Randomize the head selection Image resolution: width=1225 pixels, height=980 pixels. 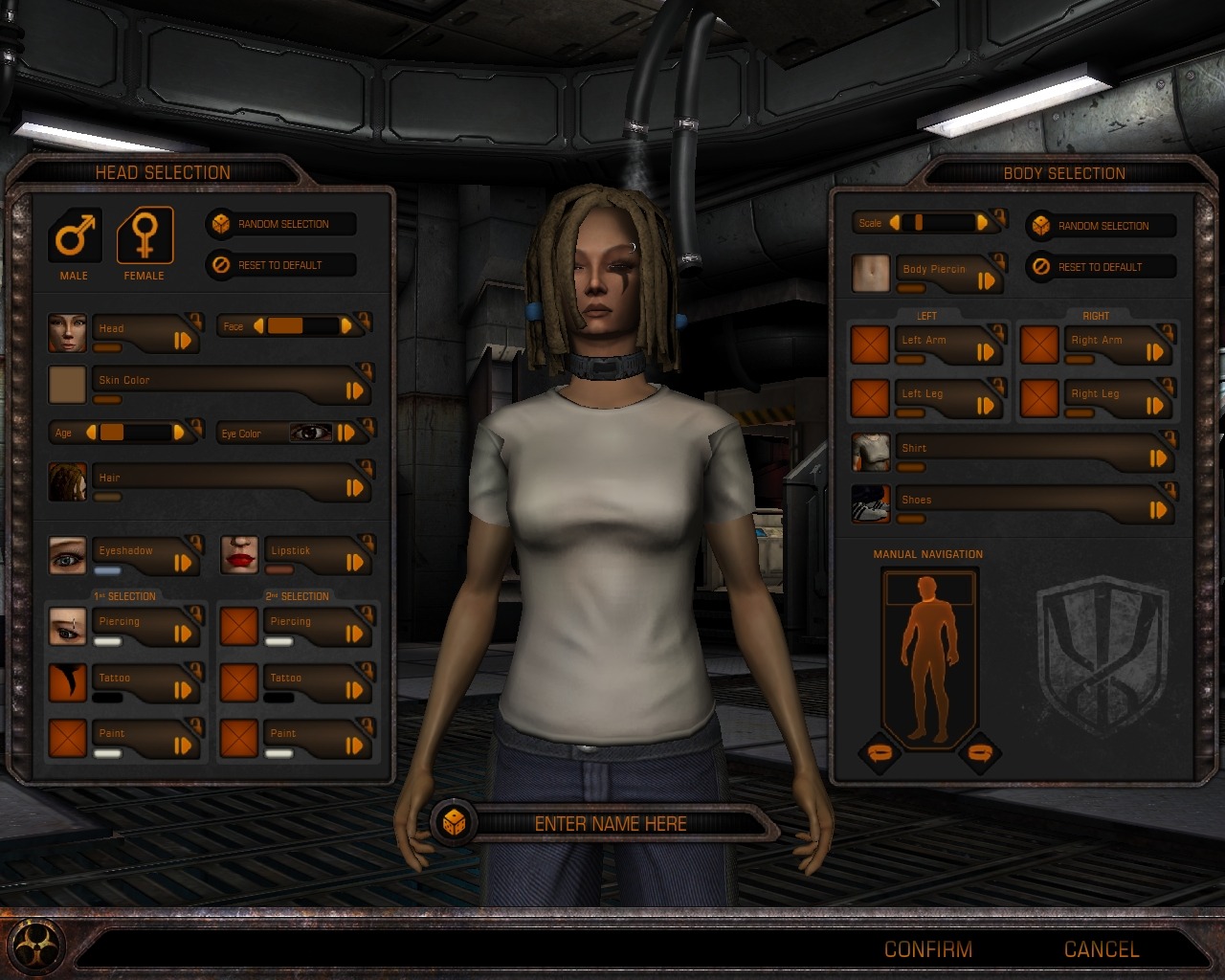281,224
